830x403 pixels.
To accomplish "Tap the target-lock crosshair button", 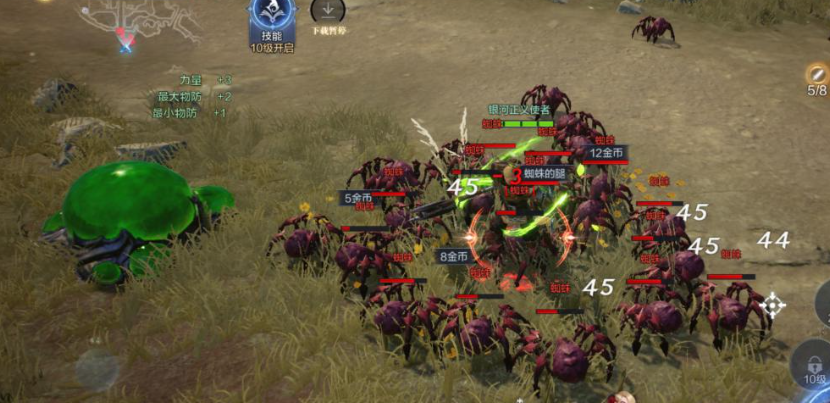I will pyautogui.click(x=772, y=306).
